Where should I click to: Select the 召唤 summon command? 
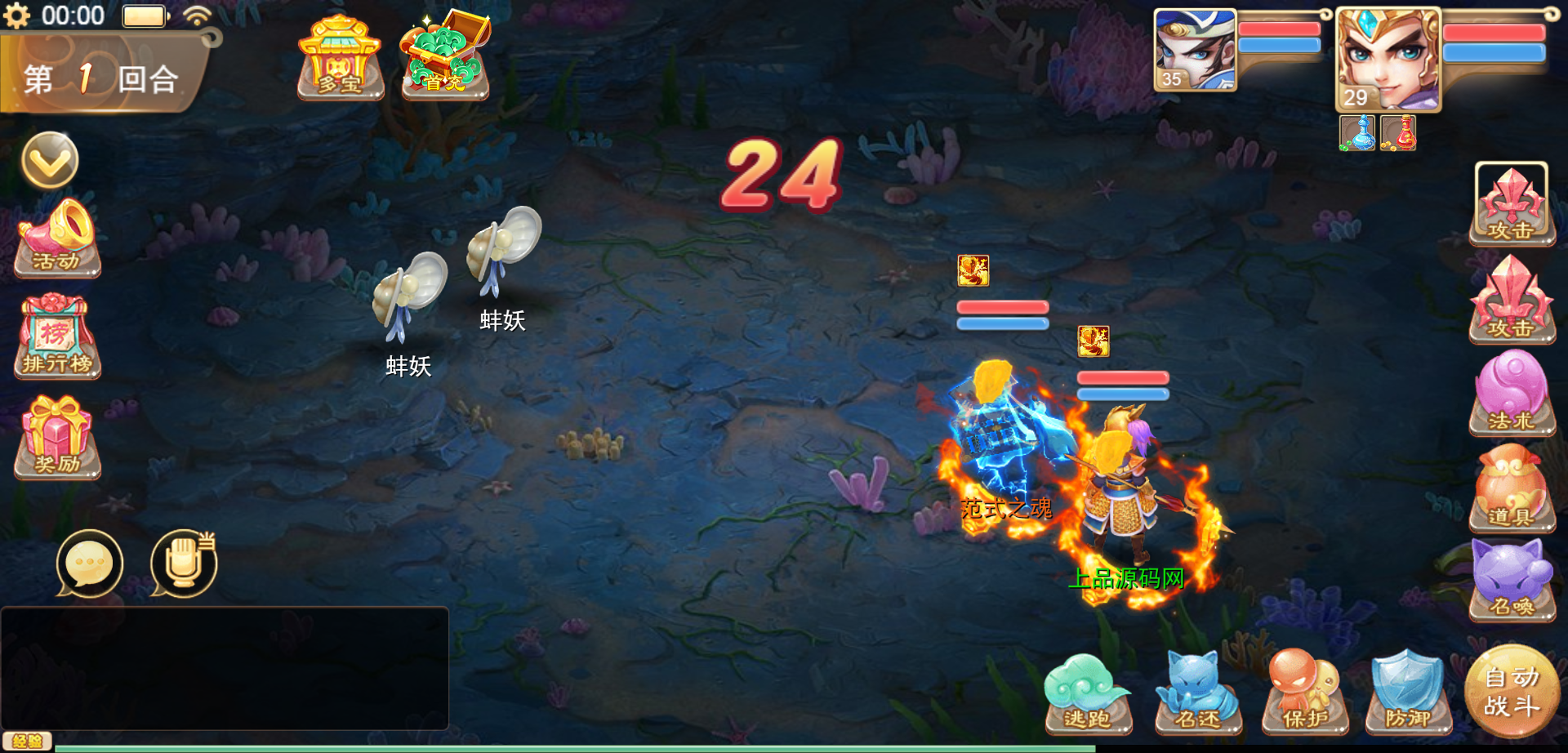pyautogui.click(x=1512, y=581)
